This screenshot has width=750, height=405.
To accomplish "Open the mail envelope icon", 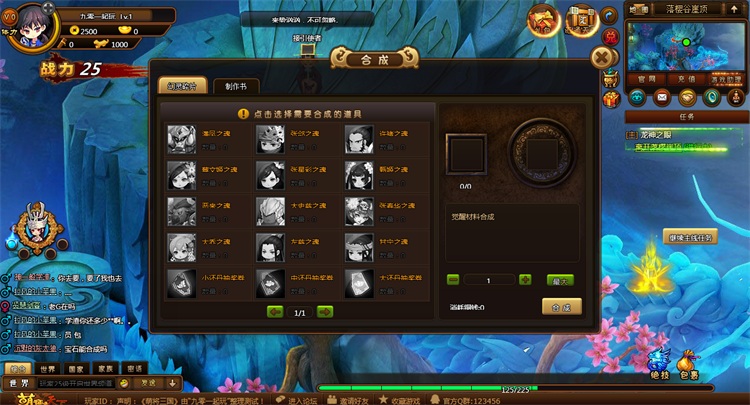I will [x=661, y=97].
